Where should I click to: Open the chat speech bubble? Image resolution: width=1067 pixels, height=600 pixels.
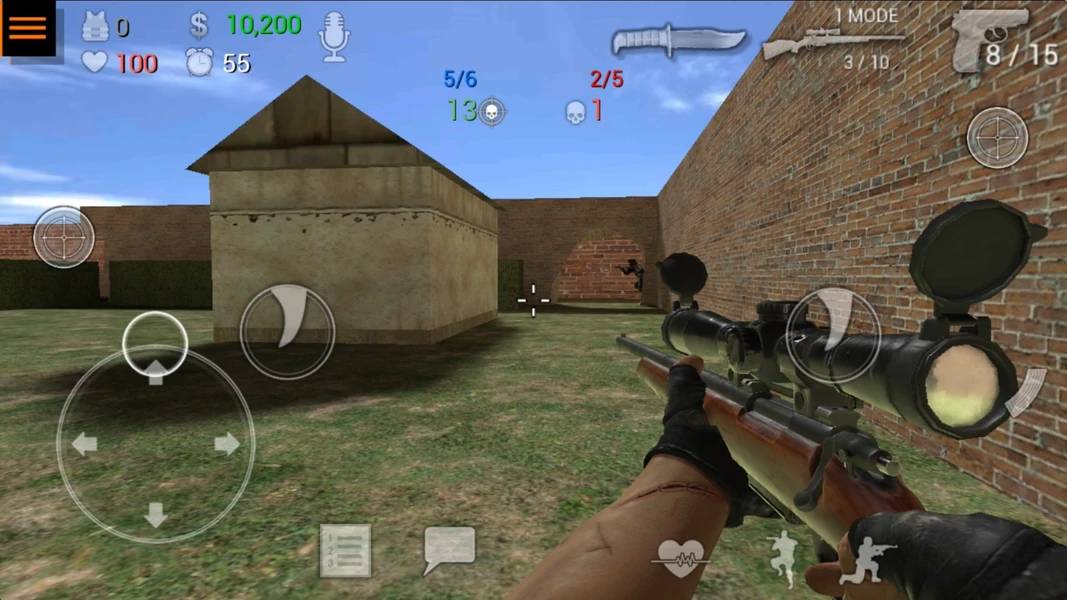click(449, 549)
